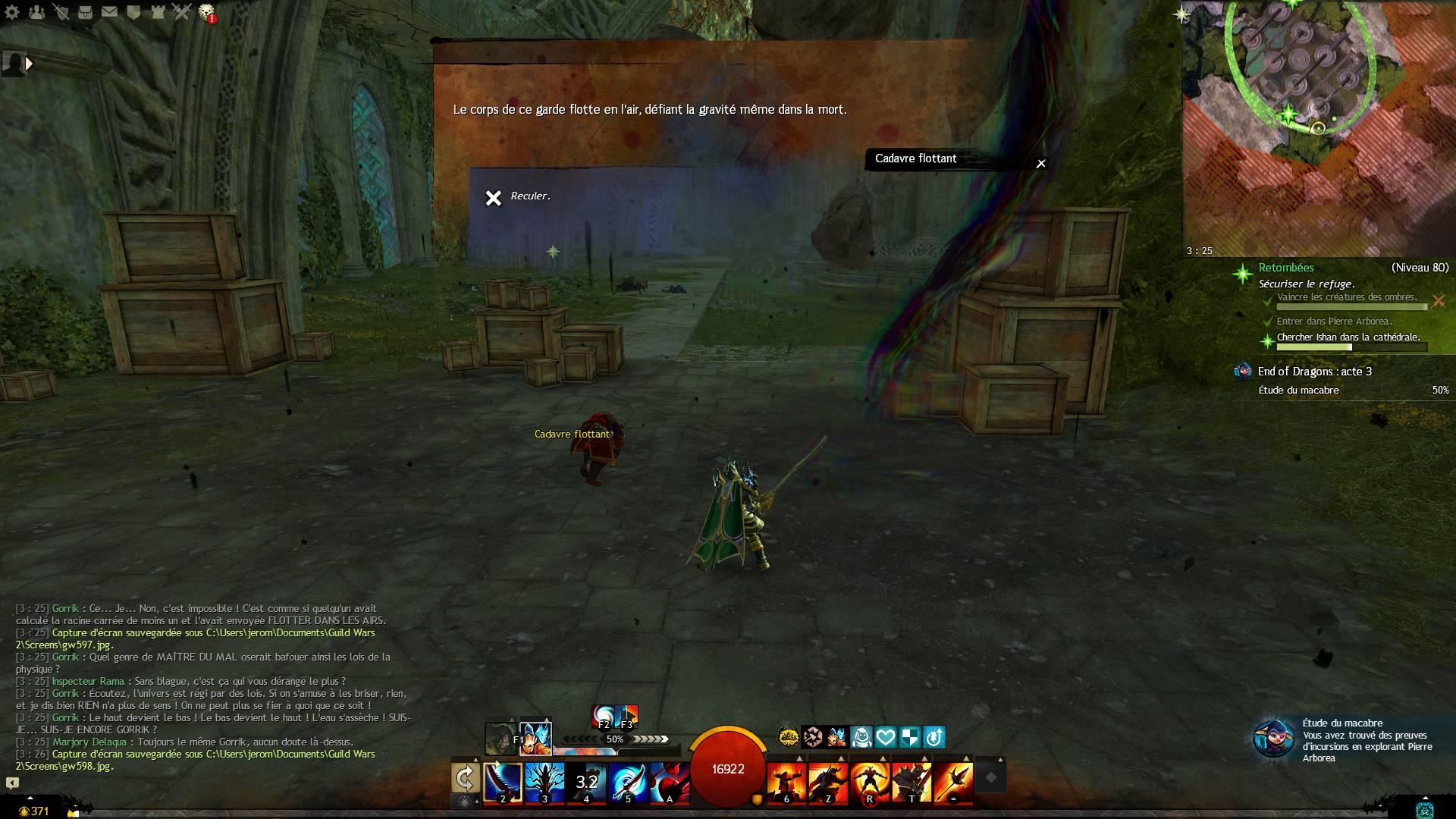Select the 'Chercher Ishan dans la cathédrale' objective

(x=1348, y=338)
